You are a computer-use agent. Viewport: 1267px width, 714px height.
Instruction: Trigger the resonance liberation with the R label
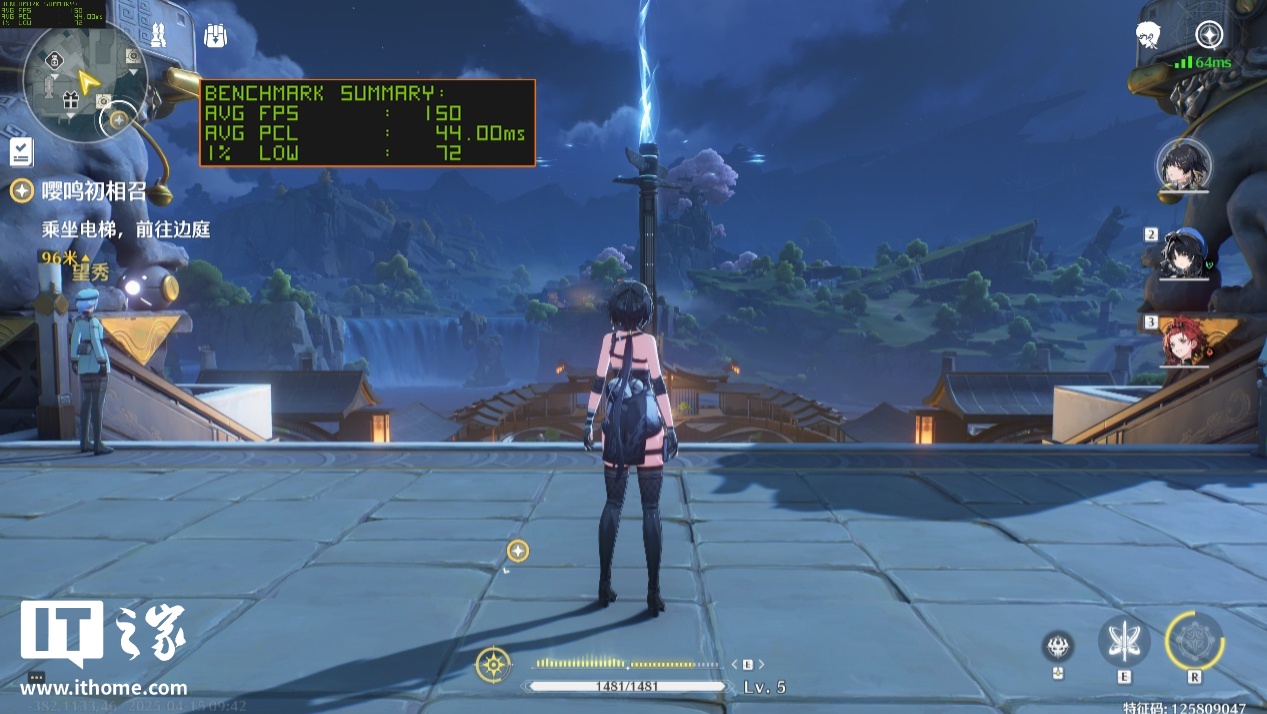(x=1194, y=641)
